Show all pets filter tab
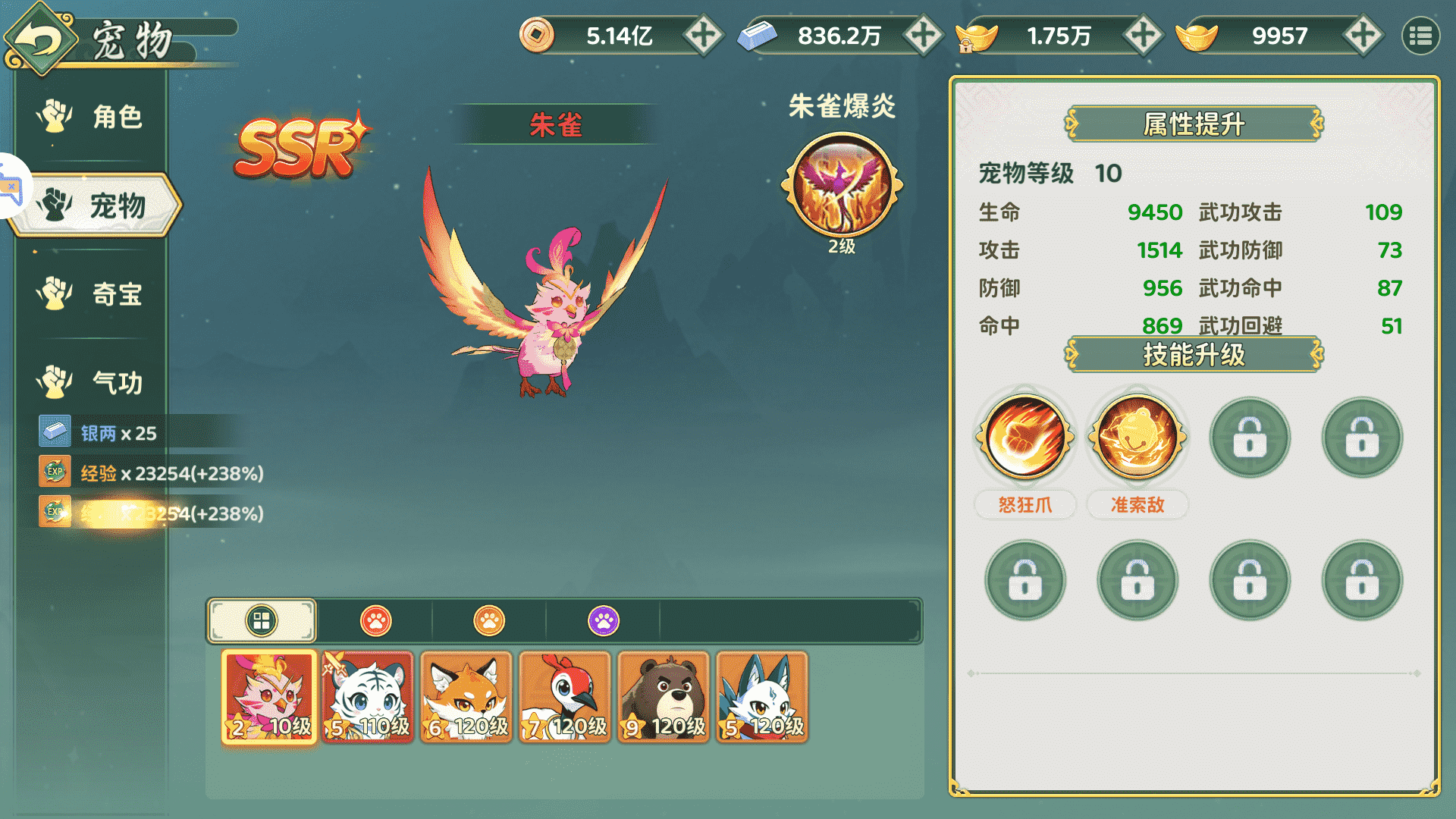The width and height of the screenshot is (1456, 819). pos(262,621)
